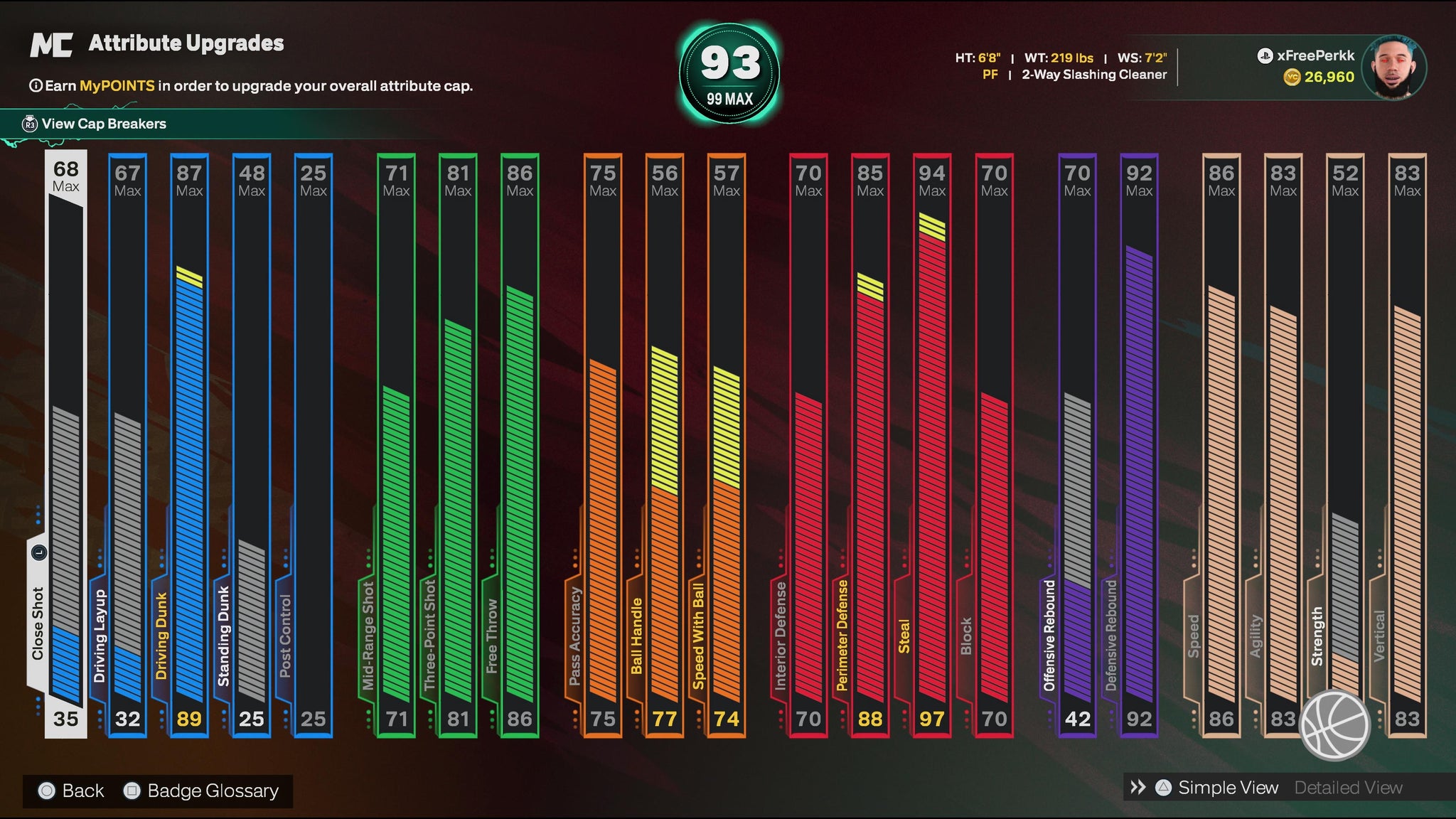This screenshot has width=1456, height=819.
Task: Choose the Driving Dunk attribute bar
Action: tap(189, 444)
